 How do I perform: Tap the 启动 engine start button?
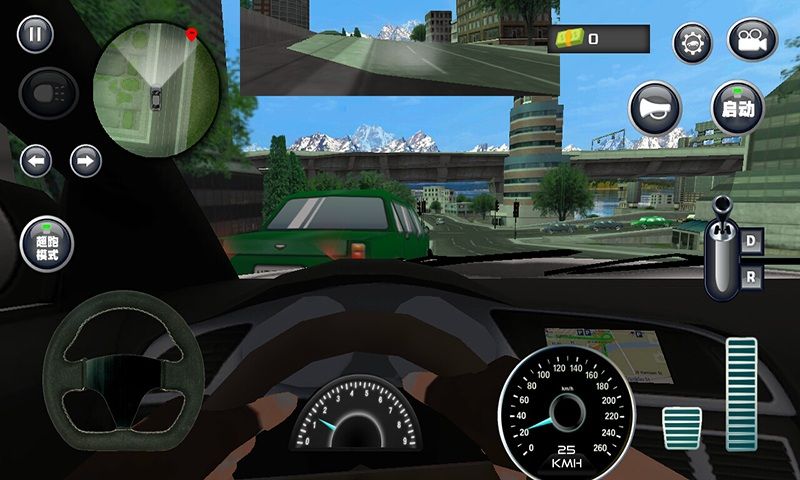(x=737, y=107)
